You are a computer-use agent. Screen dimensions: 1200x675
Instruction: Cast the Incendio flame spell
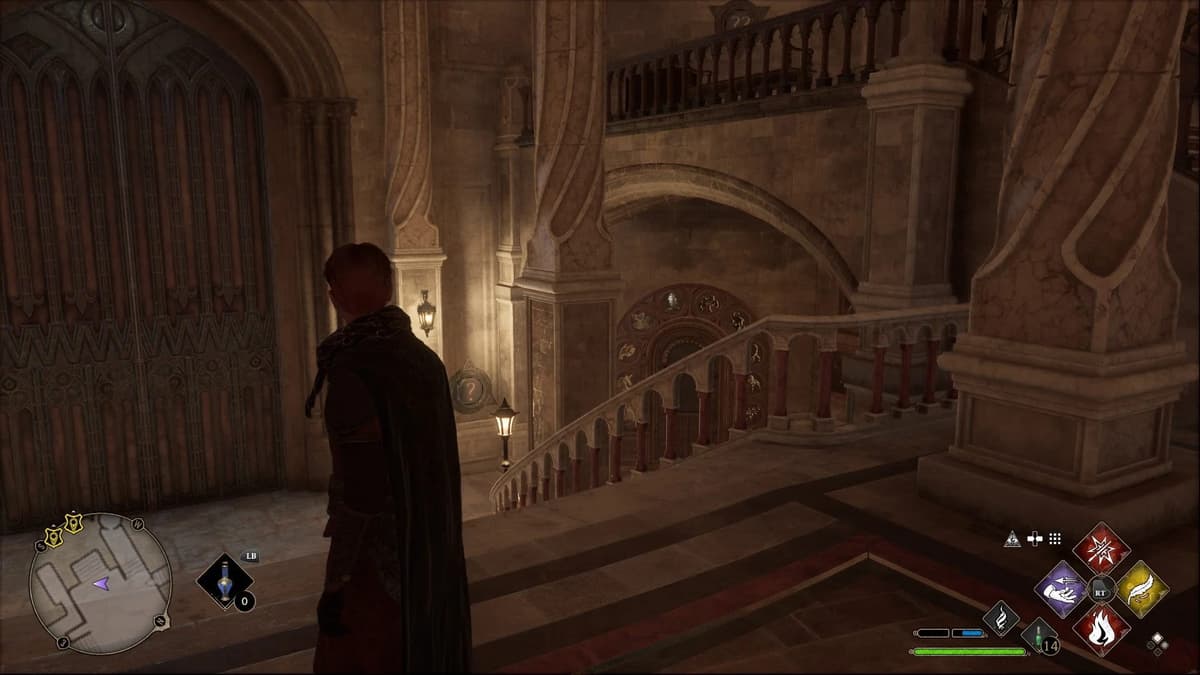[1101, 630]
